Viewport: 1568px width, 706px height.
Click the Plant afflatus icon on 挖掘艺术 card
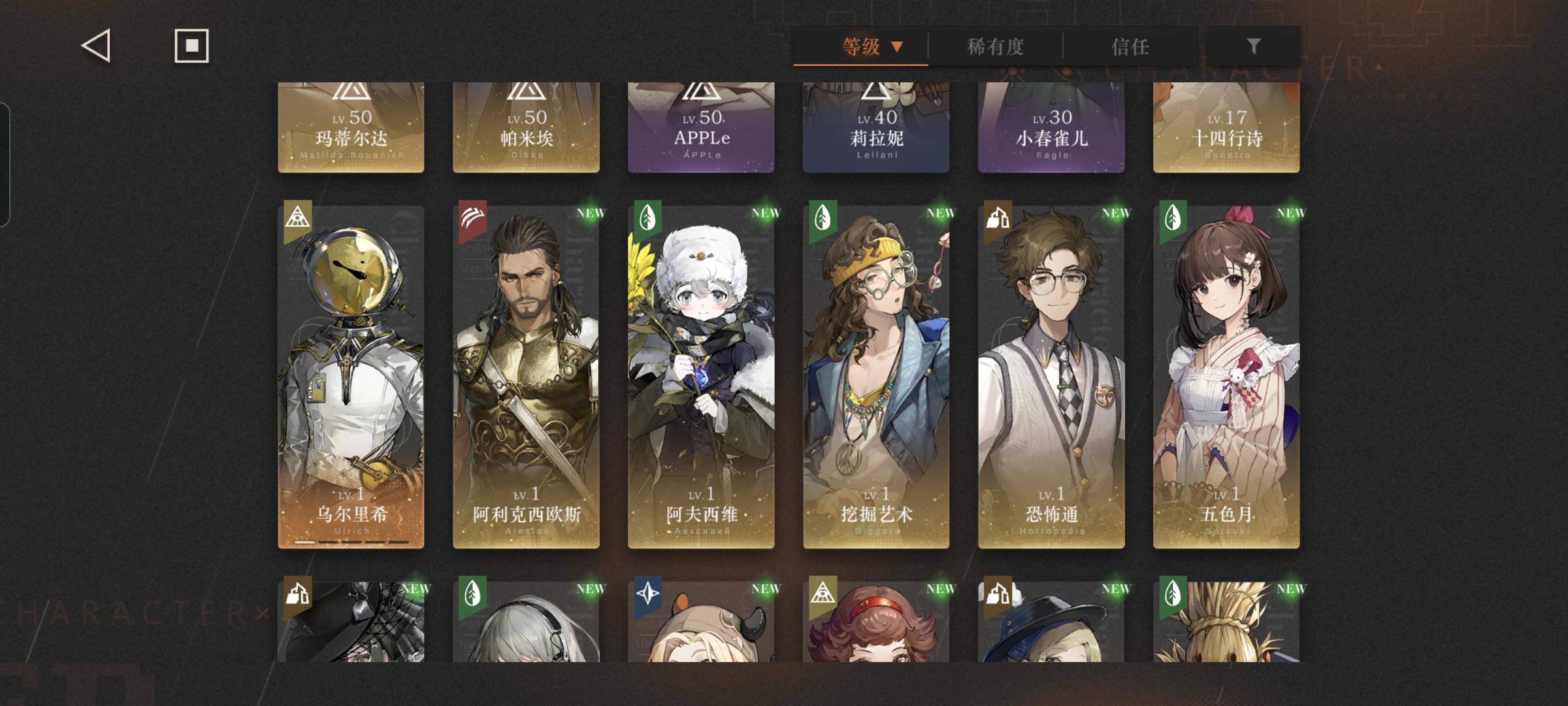[x=822, y=218]
